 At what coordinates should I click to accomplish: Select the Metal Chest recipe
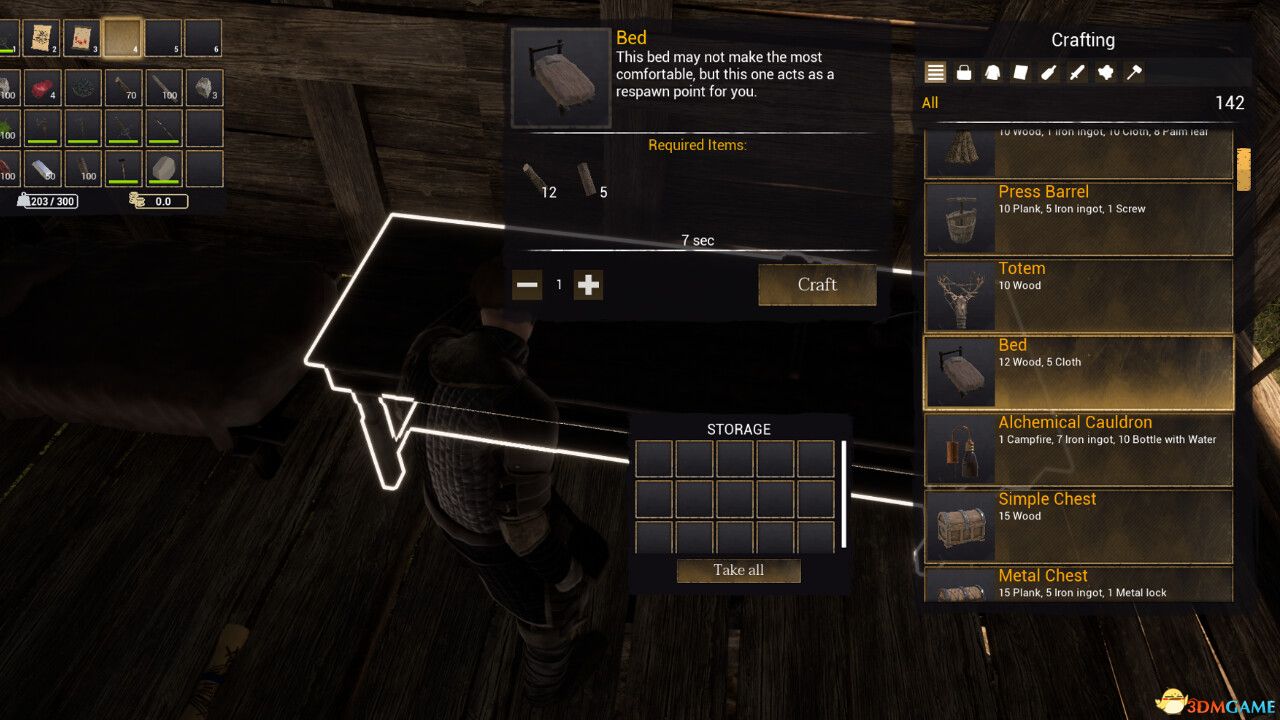(x=1078, y=585)
